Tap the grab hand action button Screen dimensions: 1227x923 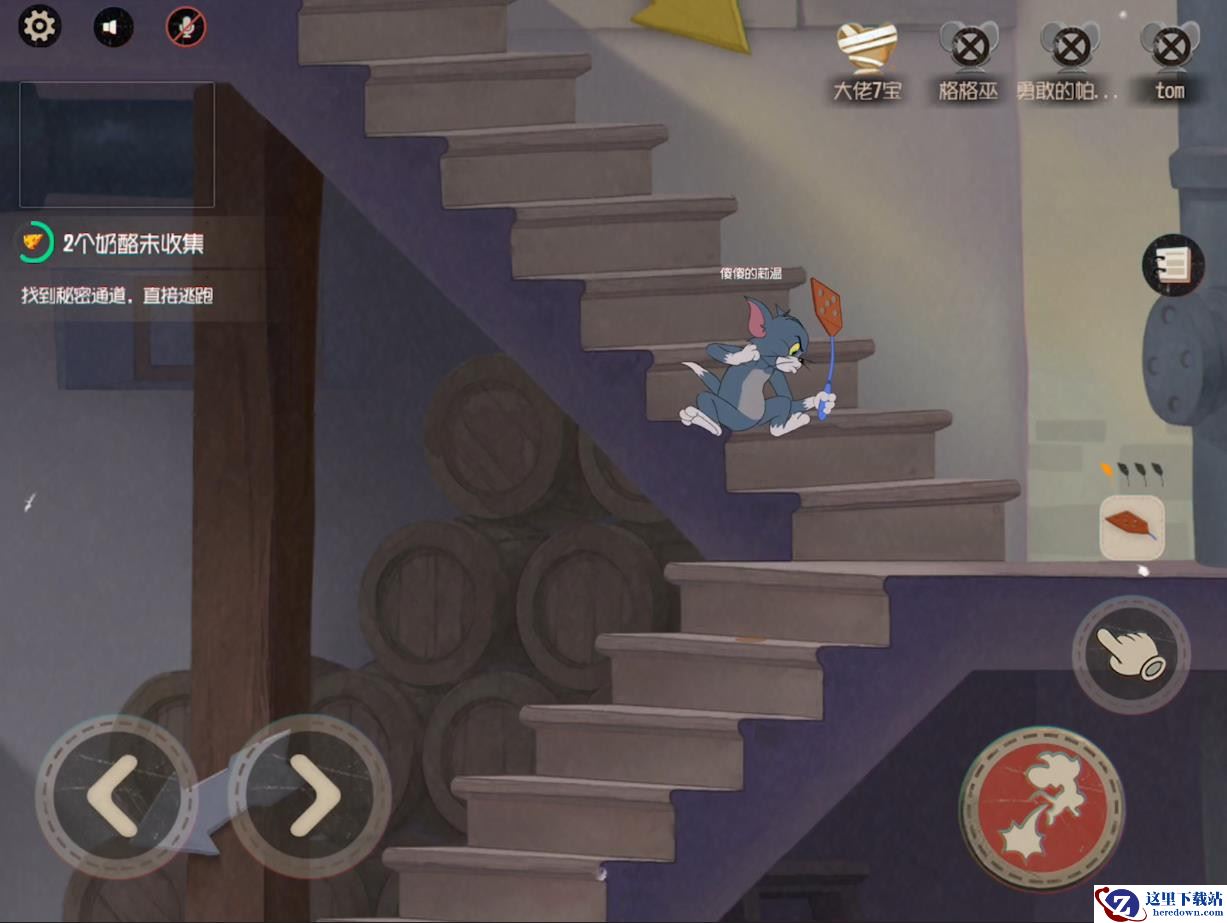tap(1131, 655)
